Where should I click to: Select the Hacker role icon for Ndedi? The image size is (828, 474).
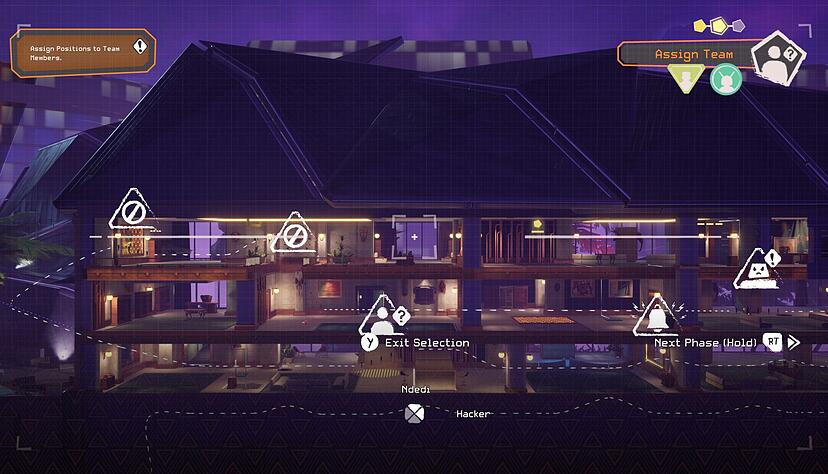click(414, 413)
